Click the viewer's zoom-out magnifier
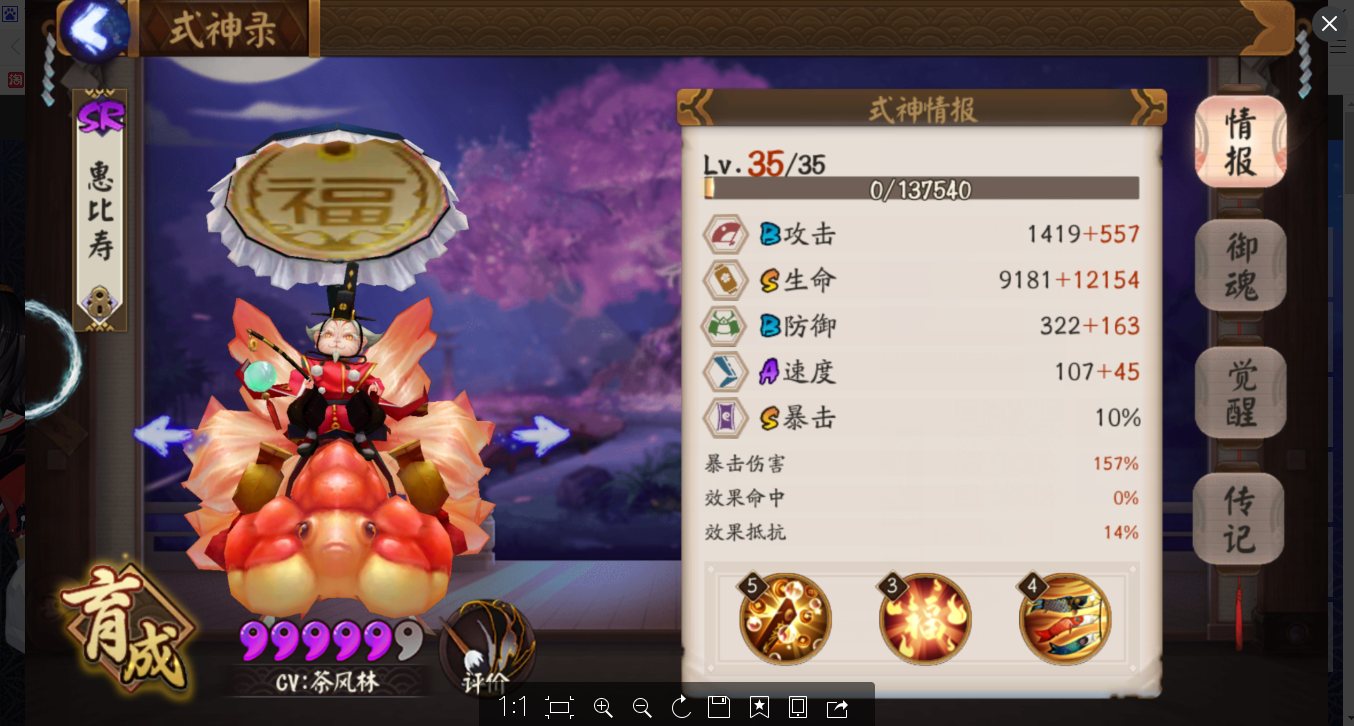This screenshot has width=1354, height=726. pyautogui.click(x=642, y=708)
